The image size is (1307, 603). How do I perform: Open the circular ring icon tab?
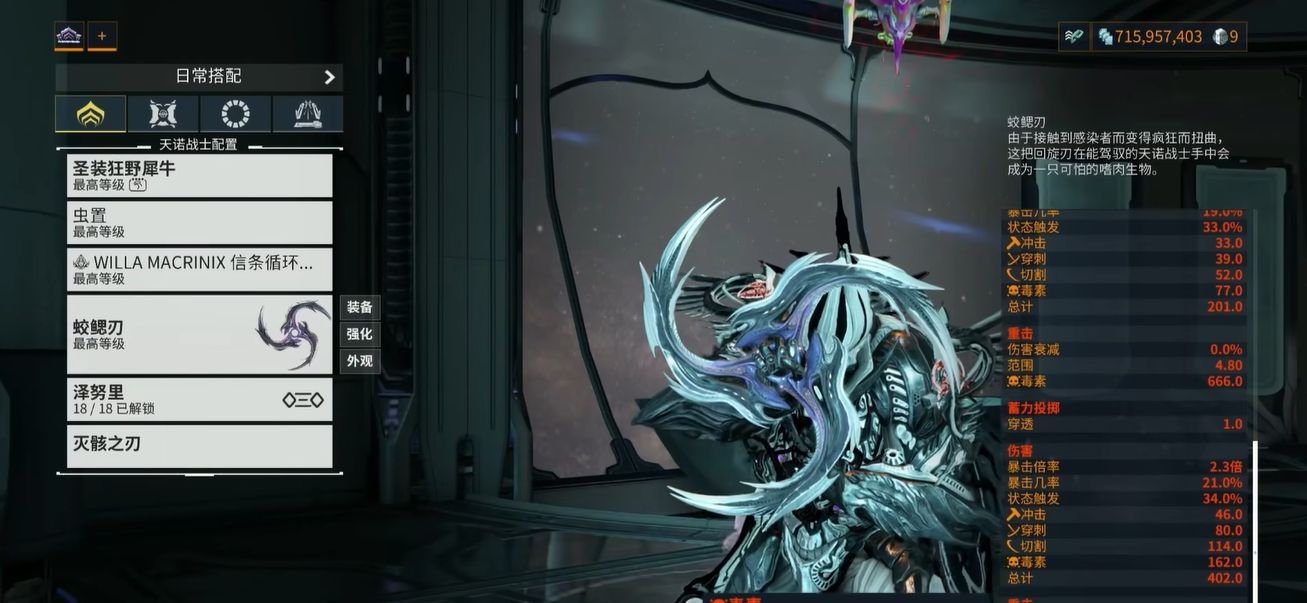235,114
